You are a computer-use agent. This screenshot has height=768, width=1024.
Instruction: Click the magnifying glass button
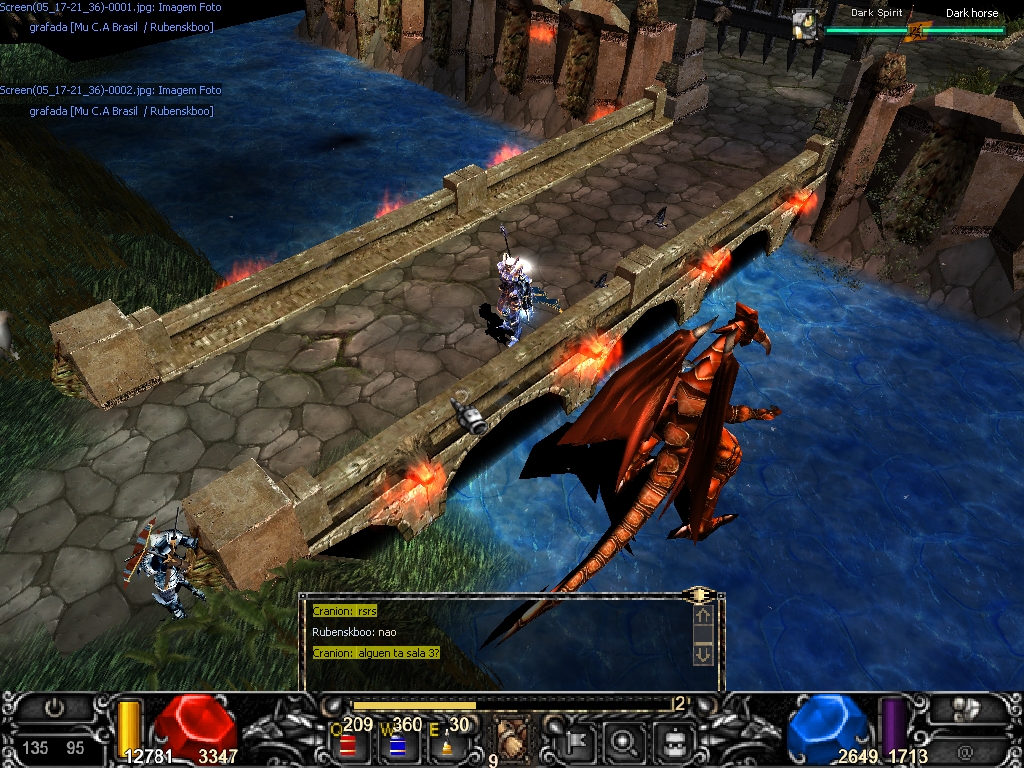click(x=625, y=741)
